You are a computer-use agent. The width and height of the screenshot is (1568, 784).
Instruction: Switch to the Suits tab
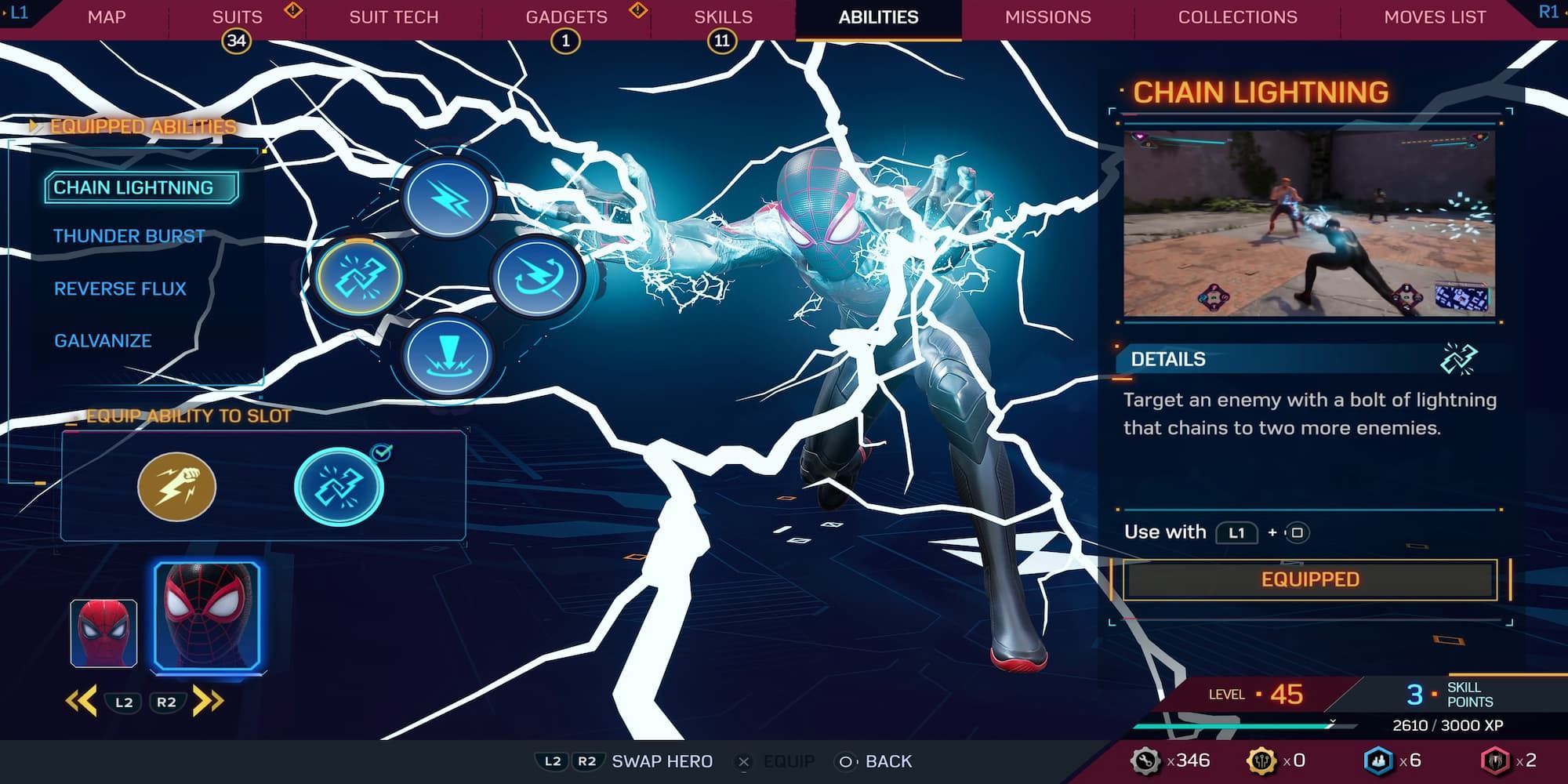[x=237, y=16]
